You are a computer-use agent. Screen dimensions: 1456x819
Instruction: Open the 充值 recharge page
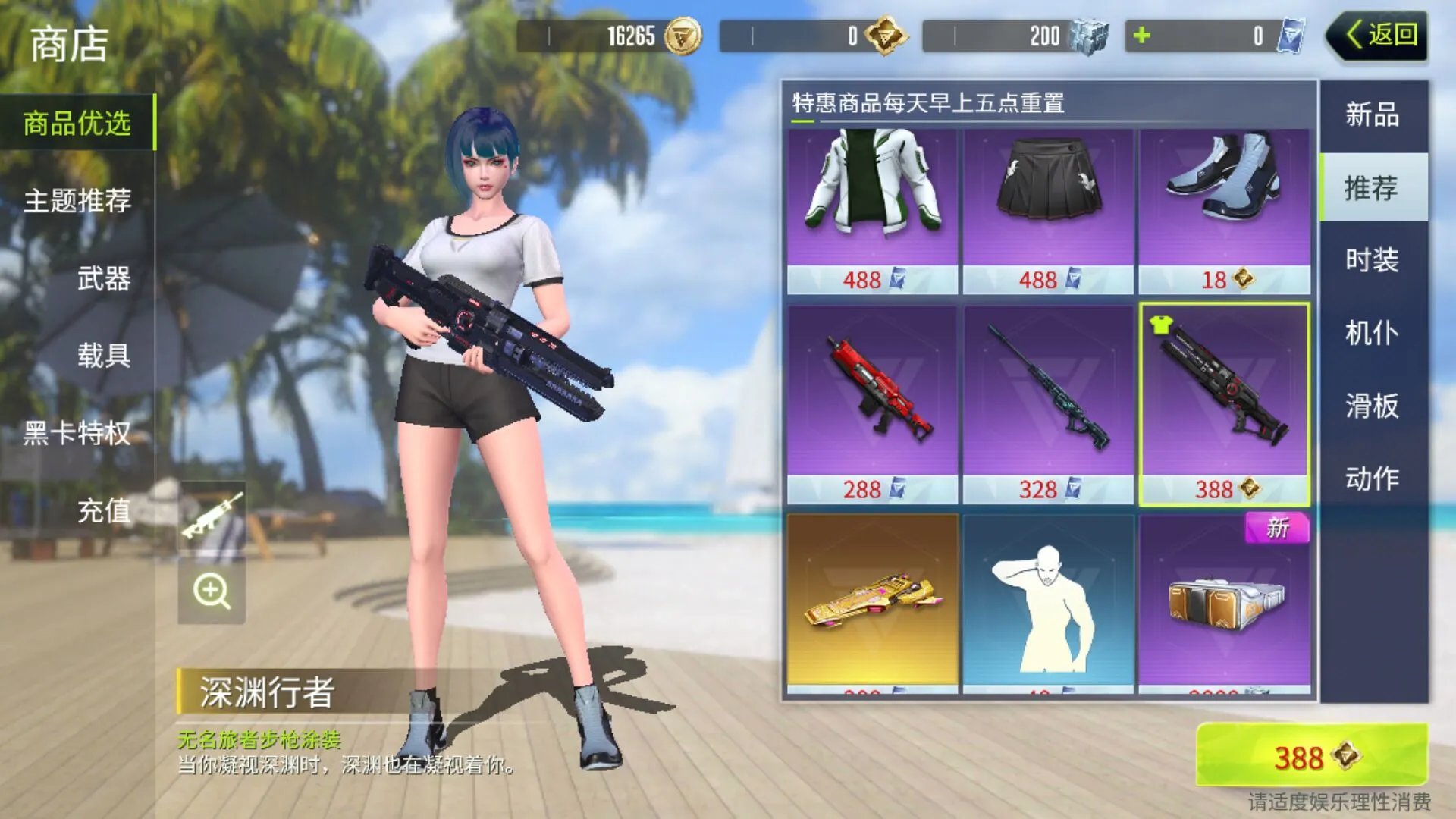pos(103,511)
